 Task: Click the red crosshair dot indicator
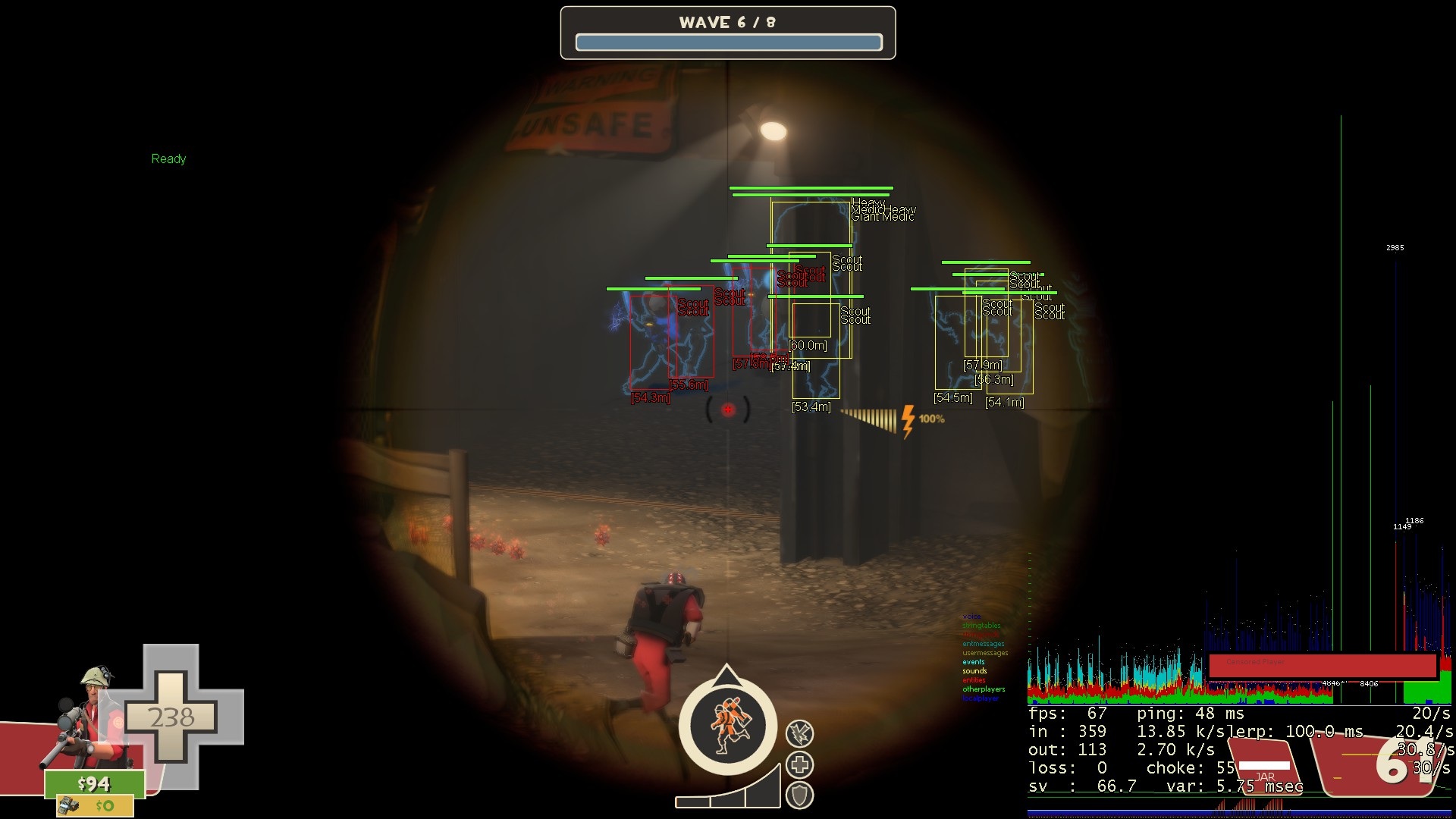(727, 409)
